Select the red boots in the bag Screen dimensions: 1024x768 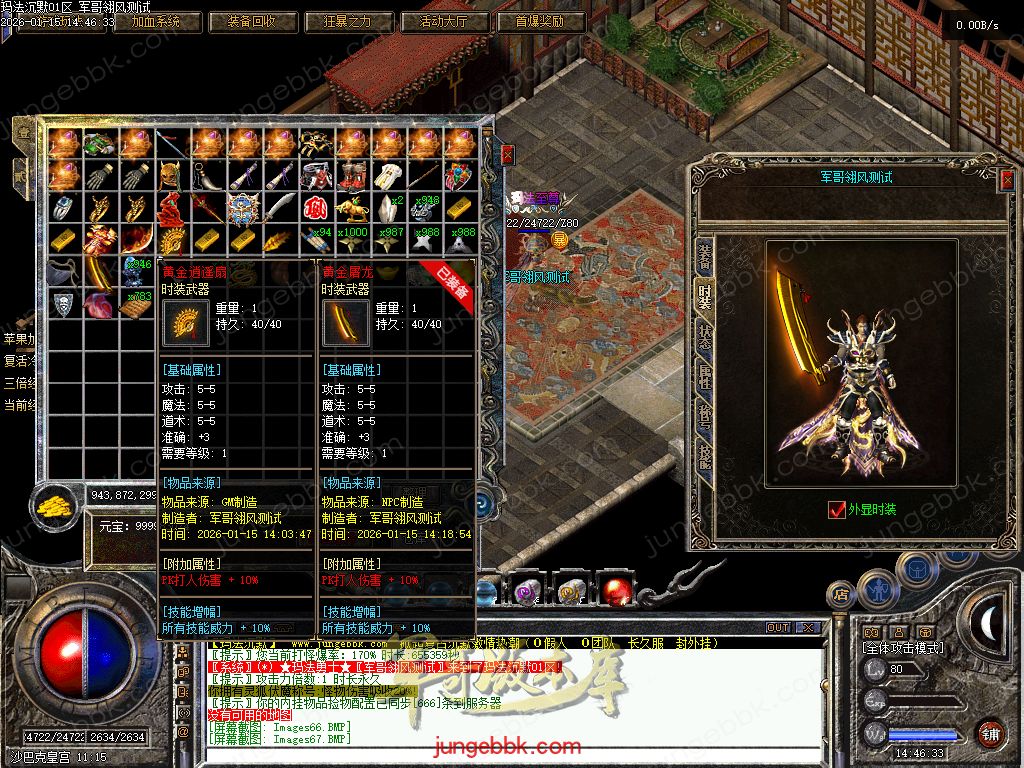coord(352,175)
